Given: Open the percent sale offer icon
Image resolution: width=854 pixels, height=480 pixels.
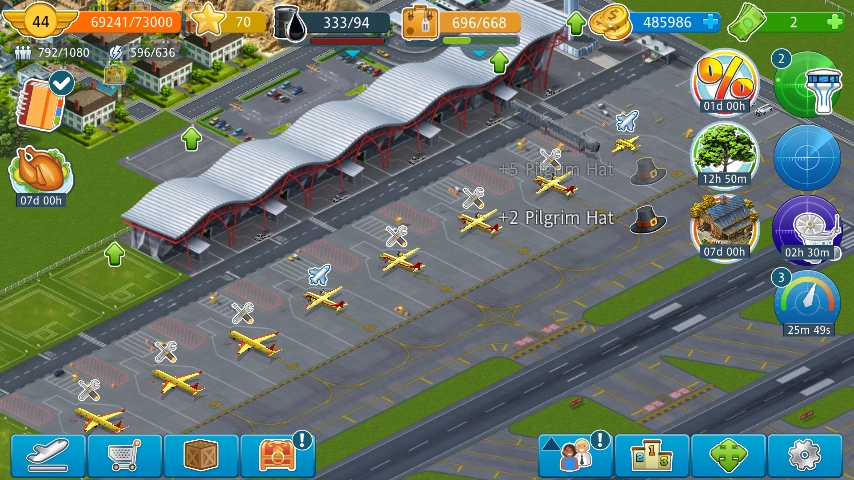Looking at the screenshot, I should tap(724, 82).
